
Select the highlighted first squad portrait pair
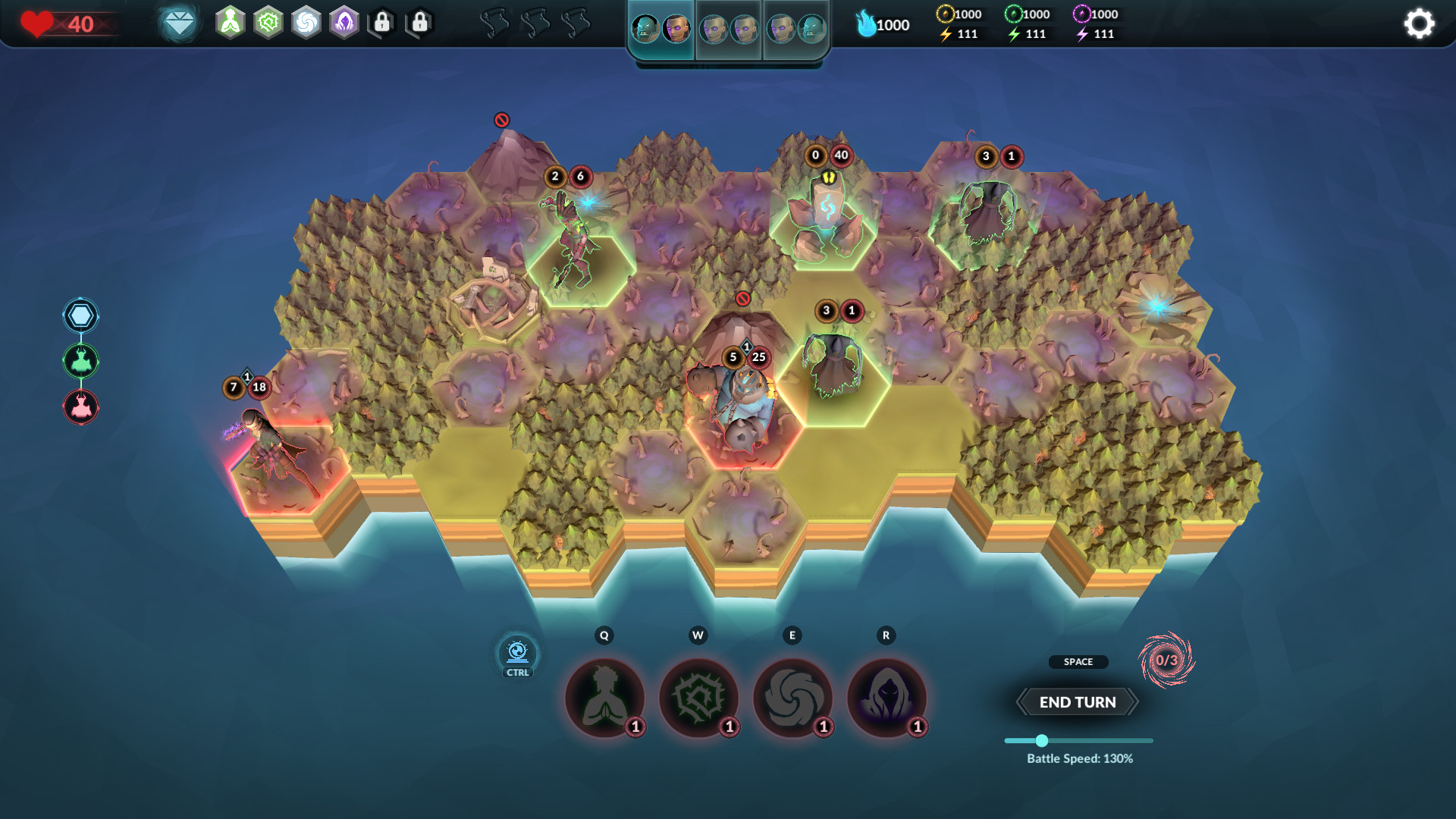point(661,30)
